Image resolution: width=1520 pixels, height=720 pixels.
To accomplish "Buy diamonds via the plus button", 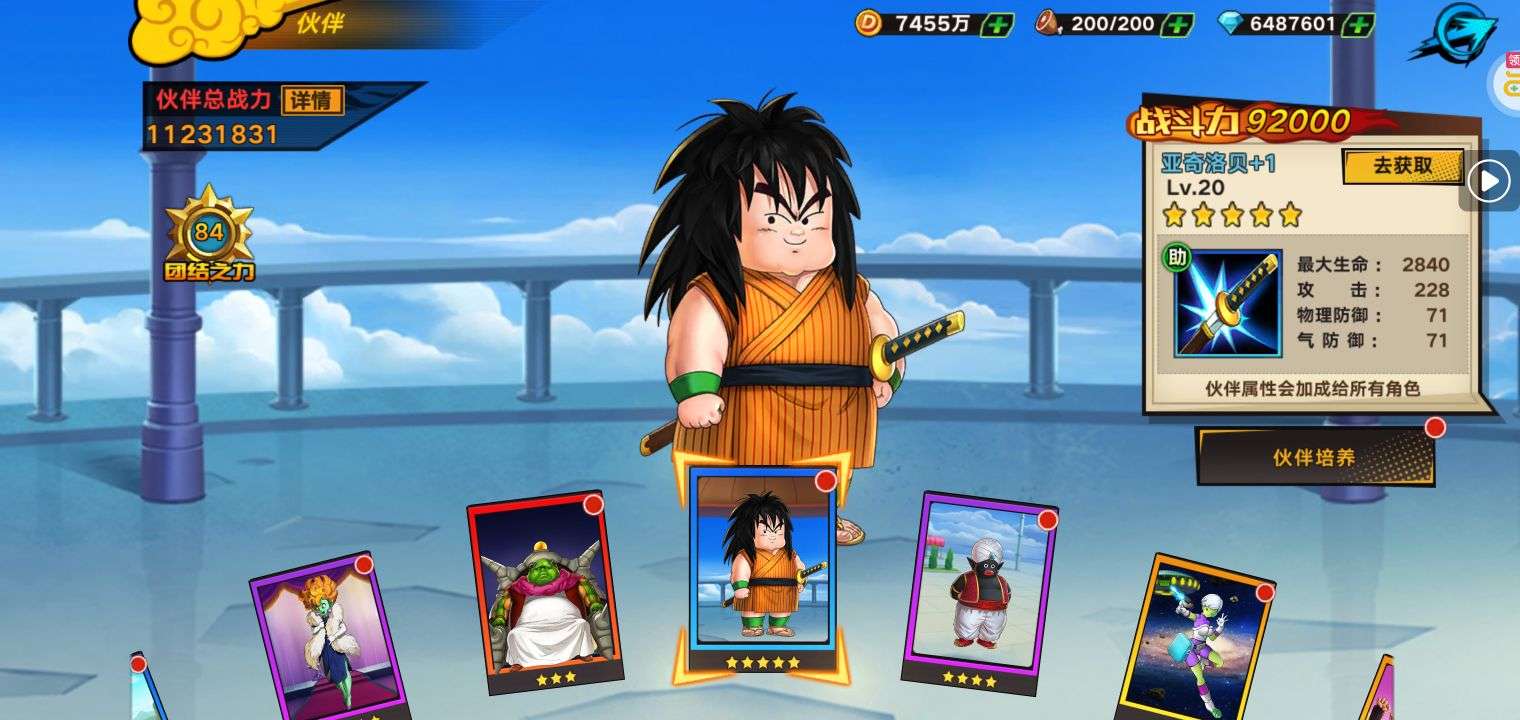I will pos(1357,24).
